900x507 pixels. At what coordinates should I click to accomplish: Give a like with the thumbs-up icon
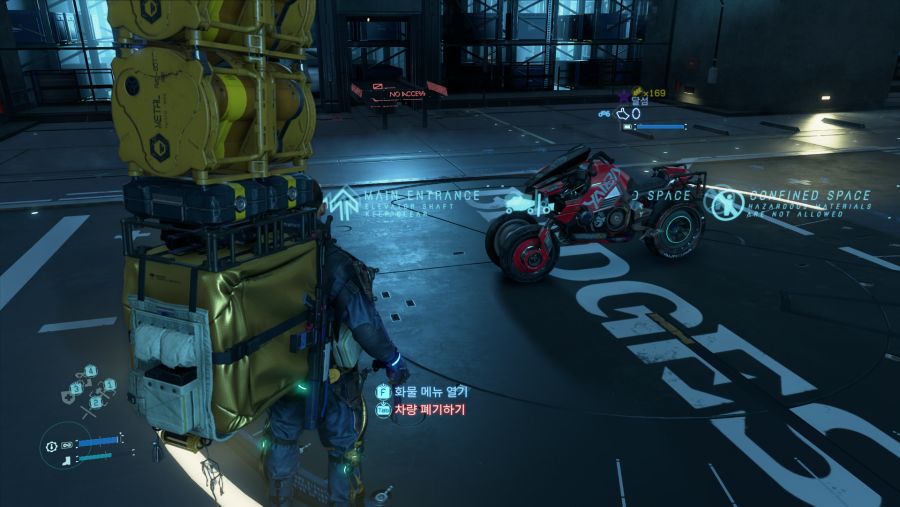(621, 114)
